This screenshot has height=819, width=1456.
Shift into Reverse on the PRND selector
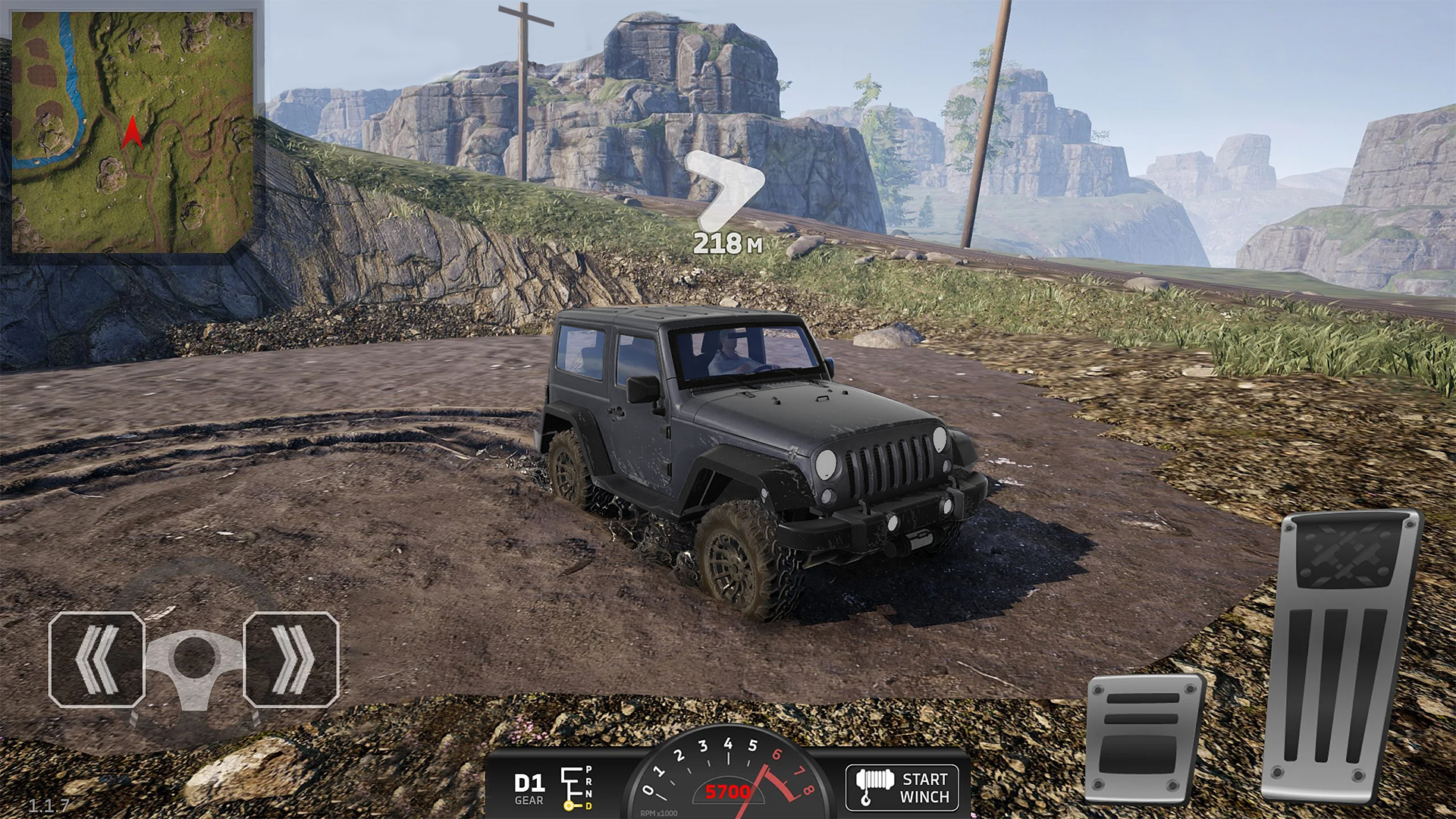(x=588, y=782)
